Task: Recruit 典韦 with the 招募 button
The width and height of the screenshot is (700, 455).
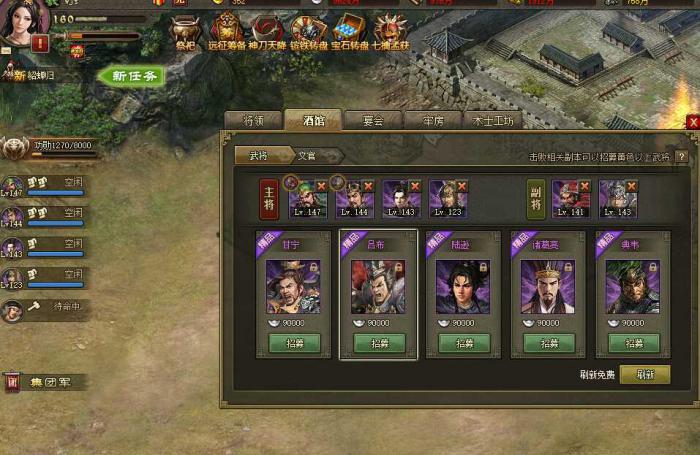Action: (x=633, y=343)
